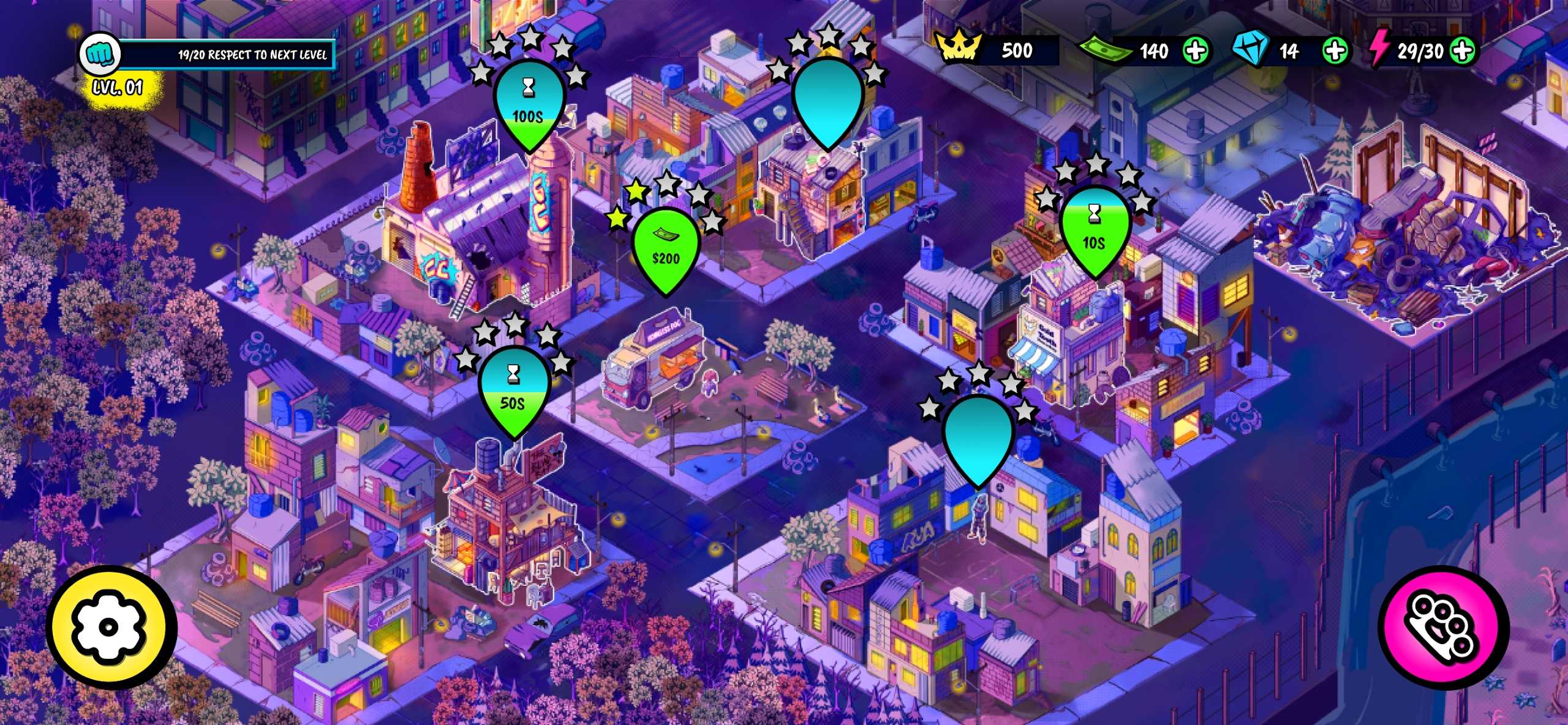Open the fist player level badge
This screenshot has width=1568, height=725.
click(100, 55)
